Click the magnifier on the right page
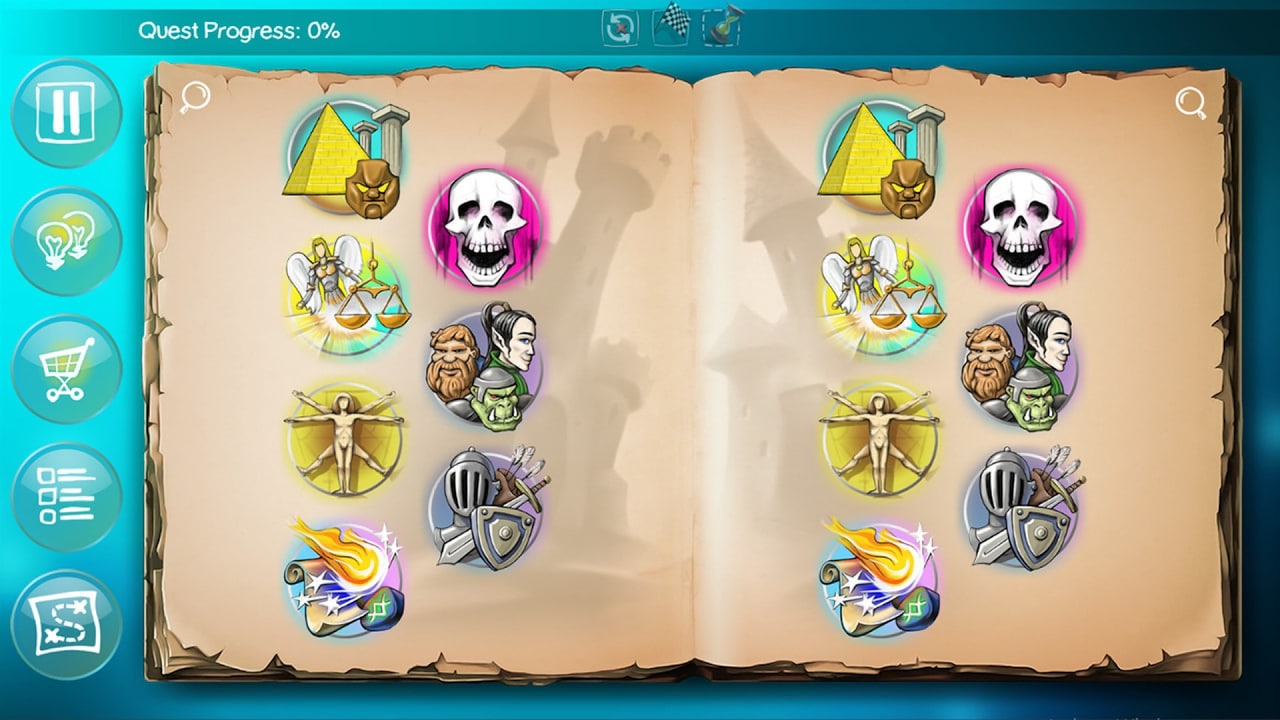This screenshot has width=1280, height=720. coord(1189,101)
